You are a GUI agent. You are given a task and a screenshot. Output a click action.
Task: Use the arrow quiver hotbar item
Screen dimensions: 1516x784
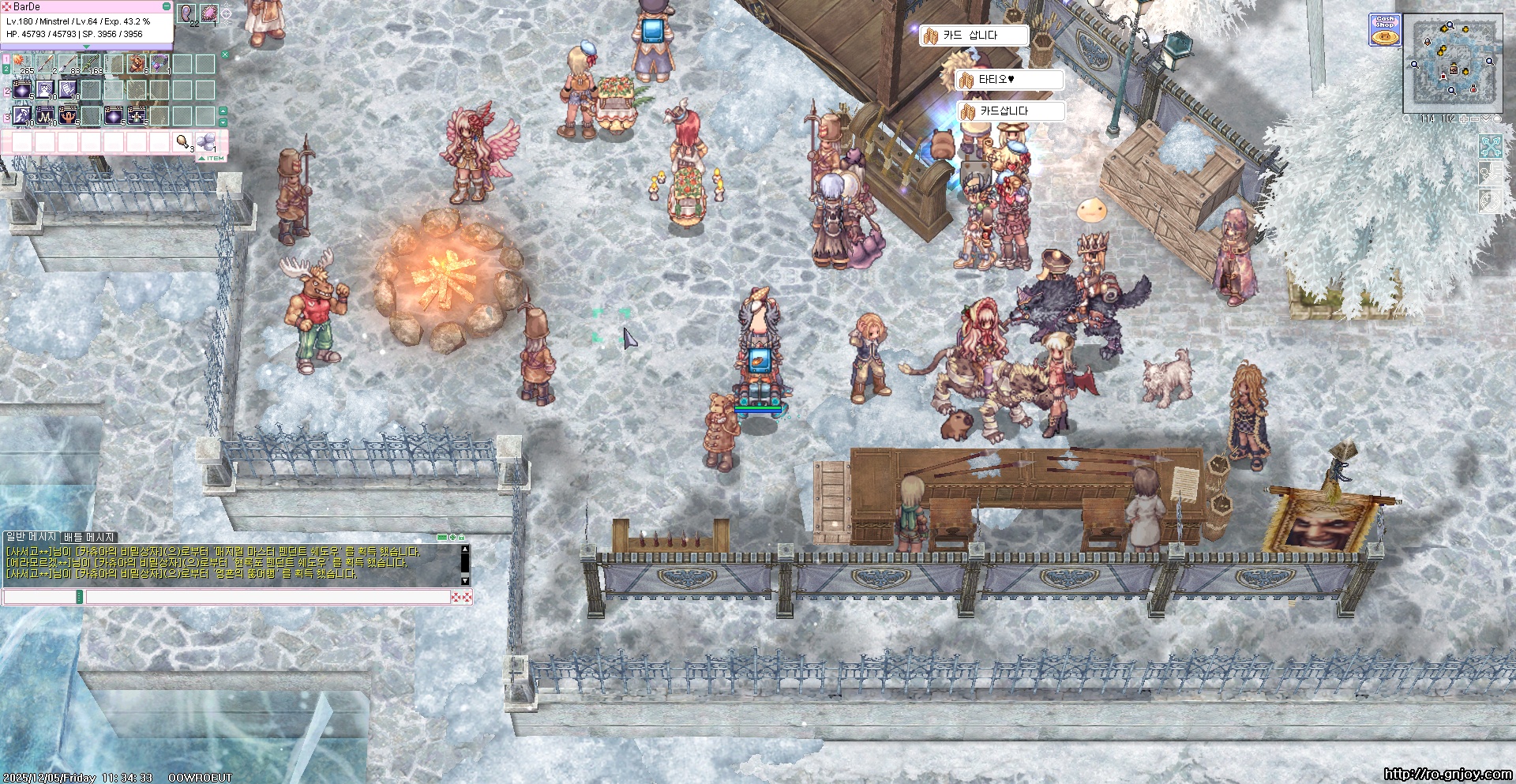(137, 64)
